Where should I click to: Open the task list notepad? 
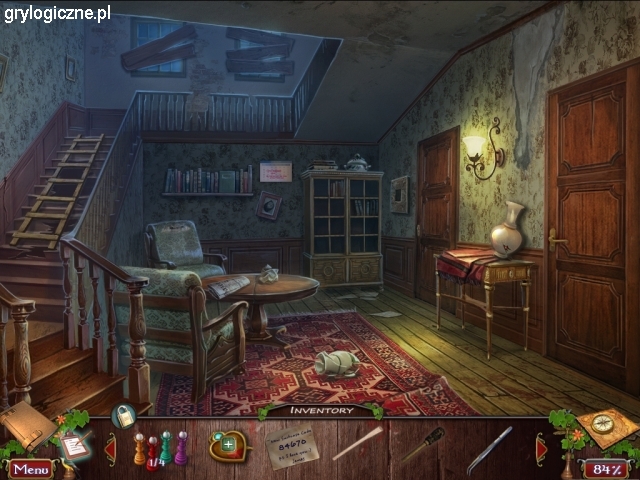[73, 444]
